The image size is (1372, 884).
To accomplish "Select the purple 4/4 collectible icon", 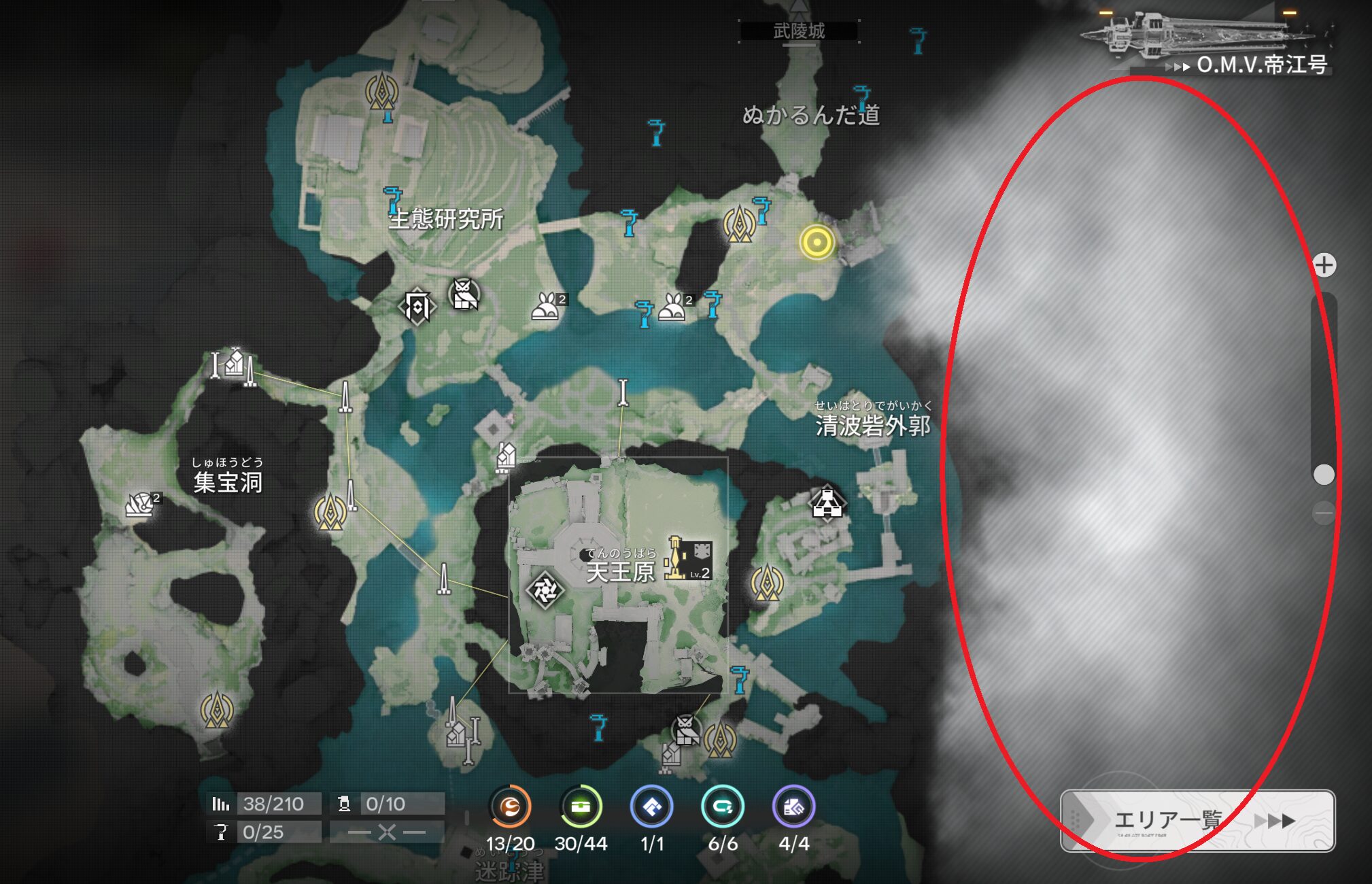I will 793,807.
